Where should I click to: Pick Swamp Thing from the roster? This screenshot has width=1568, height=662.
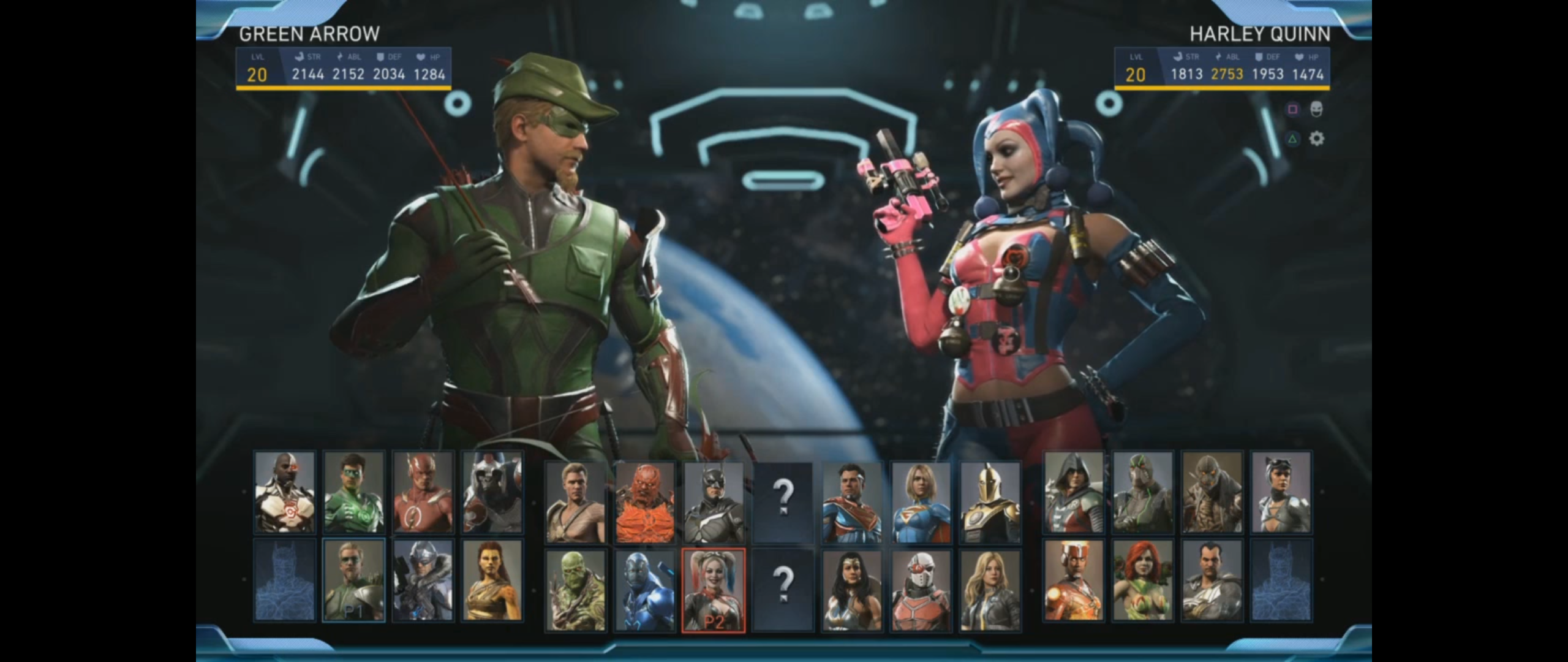coord(575,590)
